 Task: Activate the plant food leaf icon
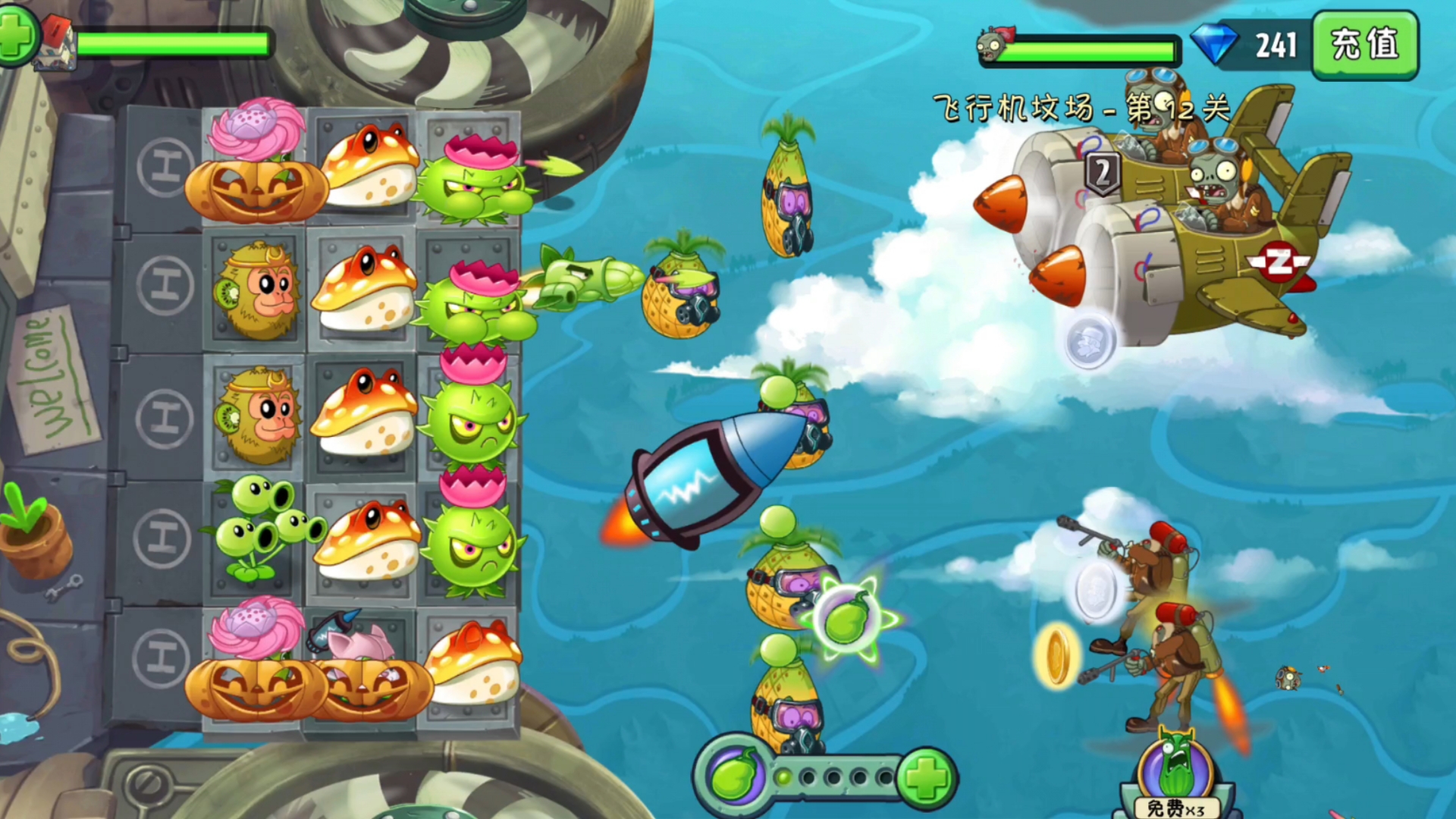pos(733,777)
